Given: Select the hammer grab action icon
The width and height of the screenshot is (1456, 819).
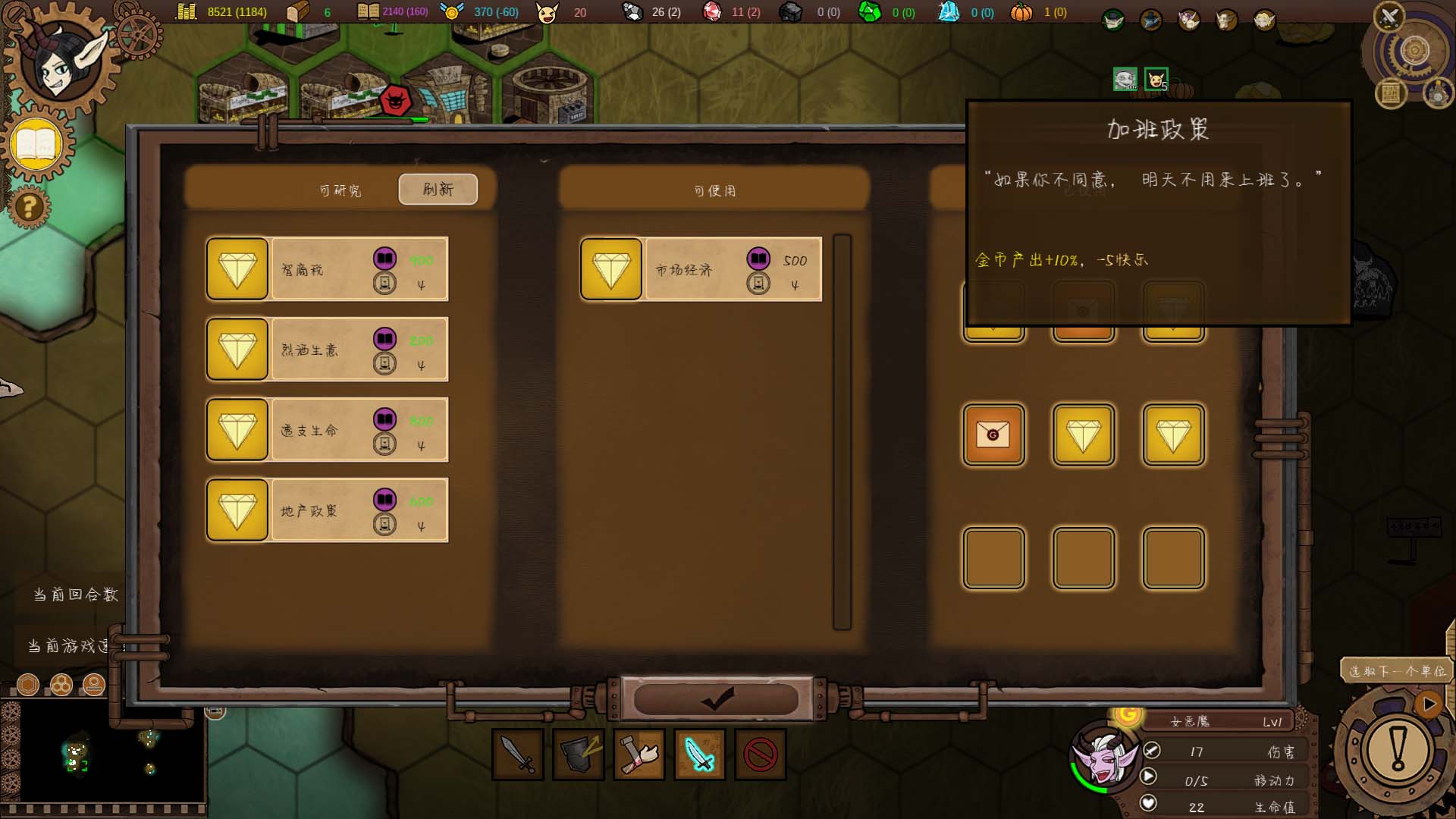Looking at the screenshot, I should click(639, 755).
